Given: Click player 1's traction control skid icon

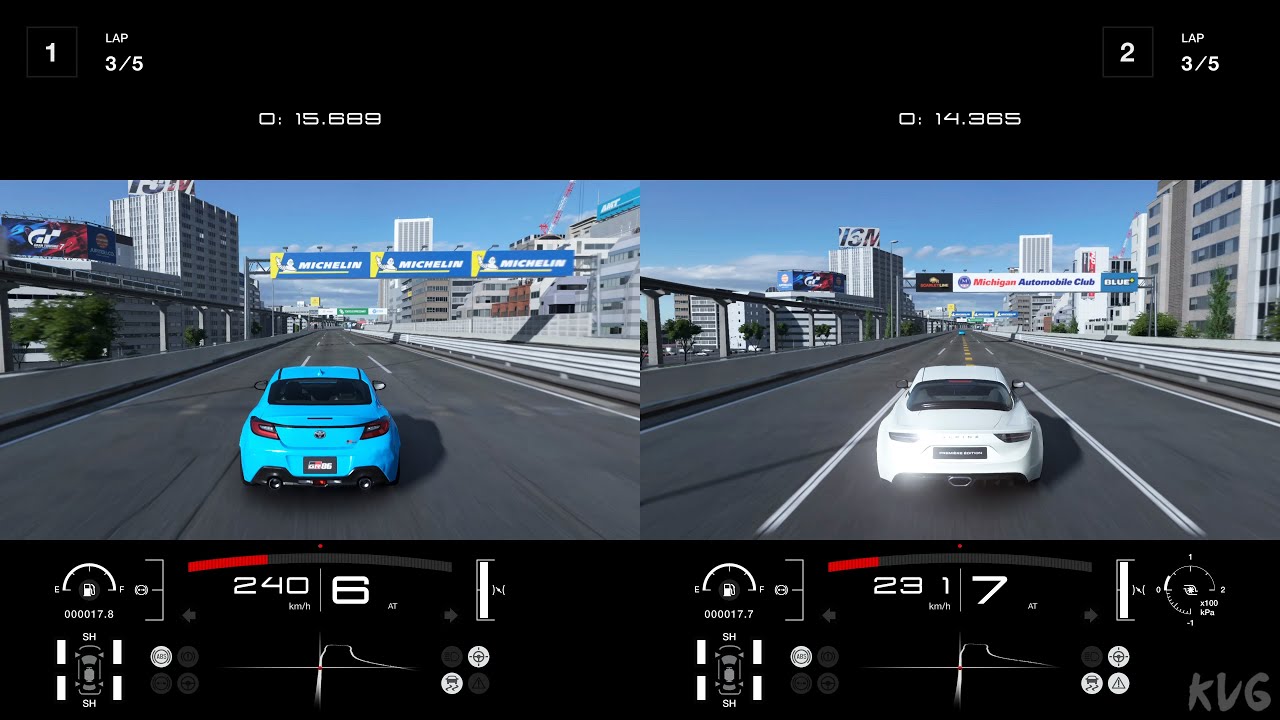Looking at the screenshot, I should 451,684.
